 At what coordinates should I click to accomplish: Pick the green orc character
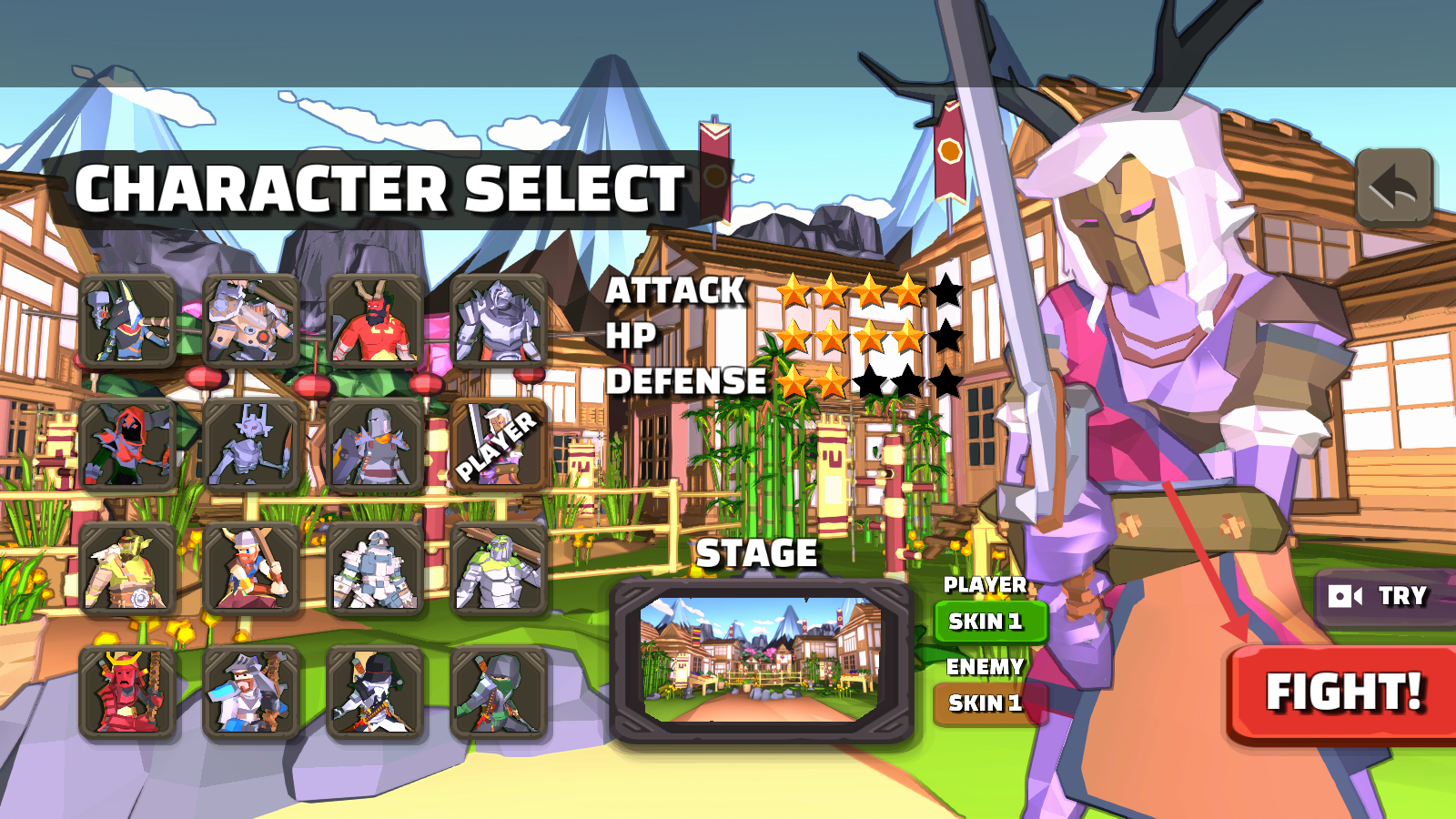click(127, 570)
